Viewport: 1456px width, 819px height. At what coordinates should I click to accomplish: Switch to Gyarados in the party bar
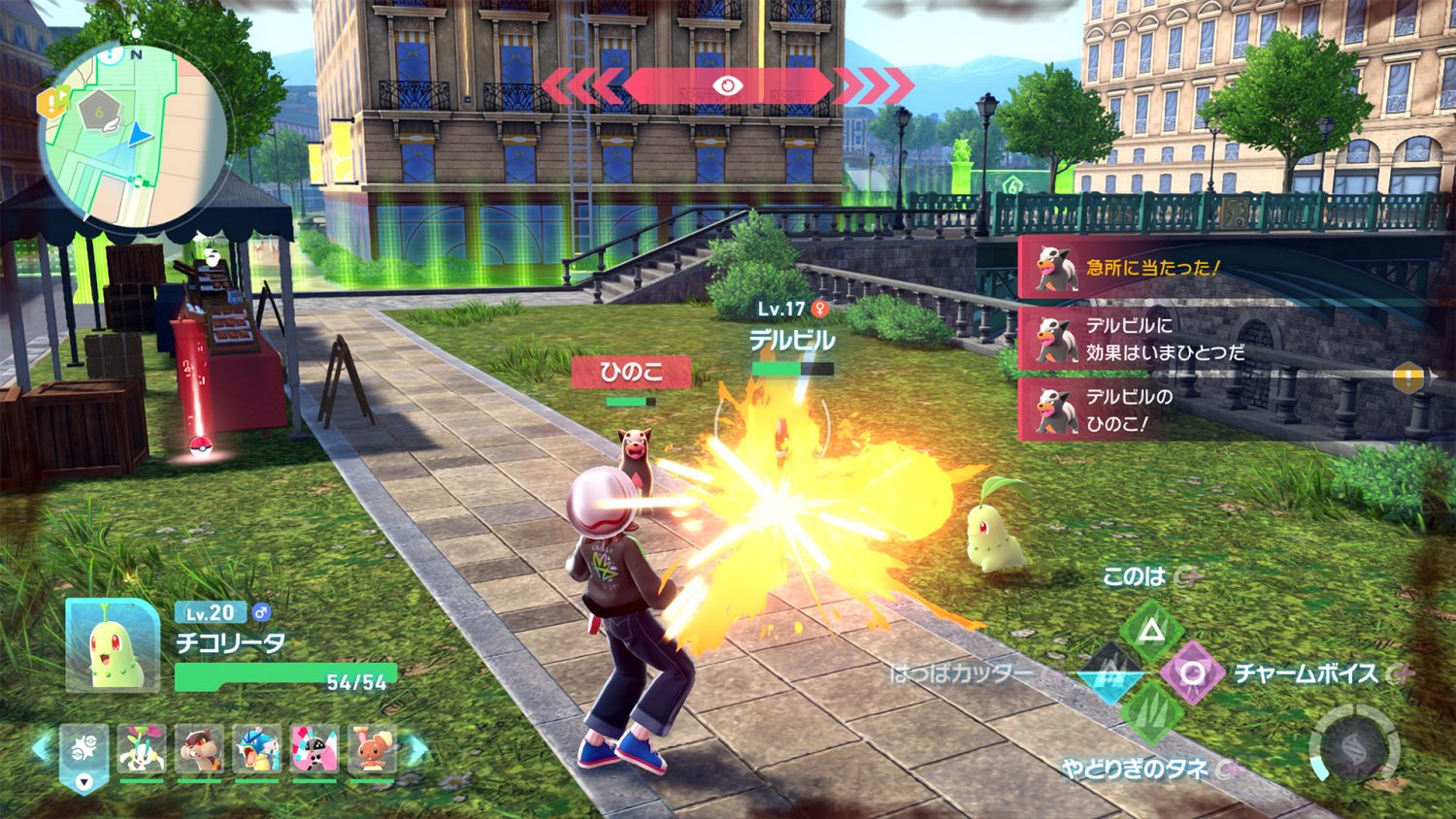point(257,750)
